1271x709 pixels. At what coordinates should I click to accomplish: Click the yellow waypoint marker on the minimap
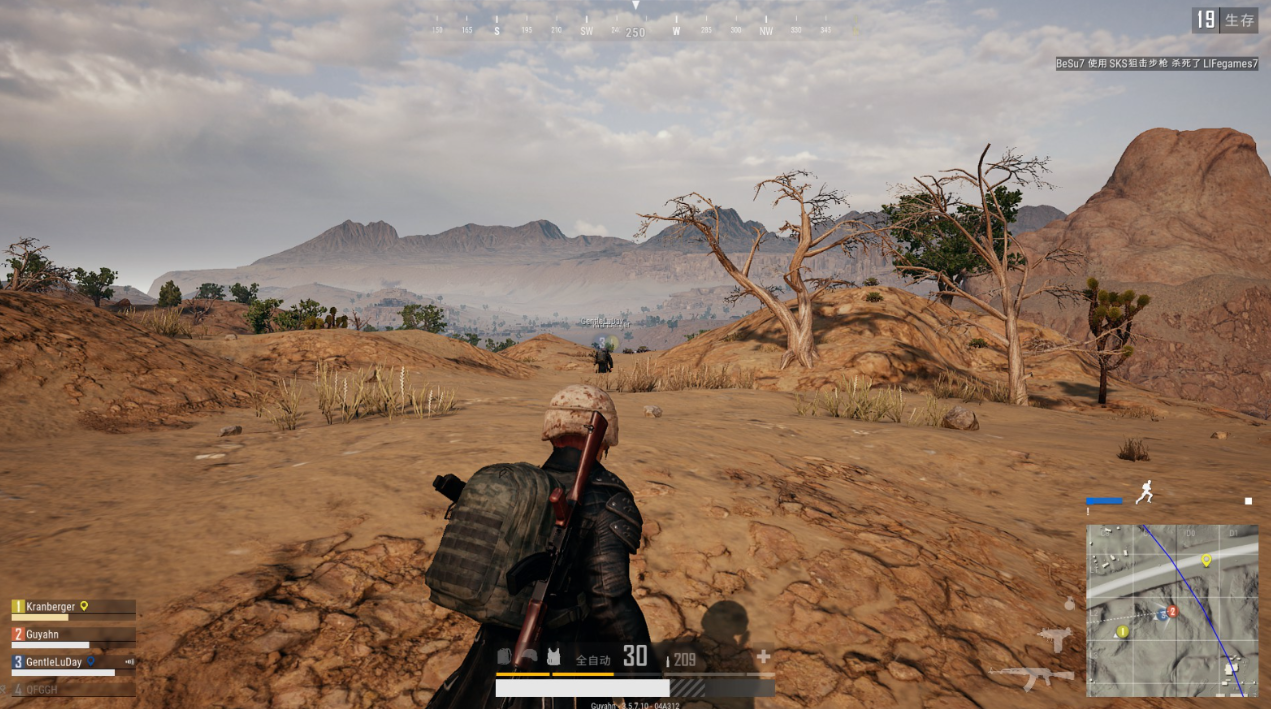click(x=1206, y=560)
